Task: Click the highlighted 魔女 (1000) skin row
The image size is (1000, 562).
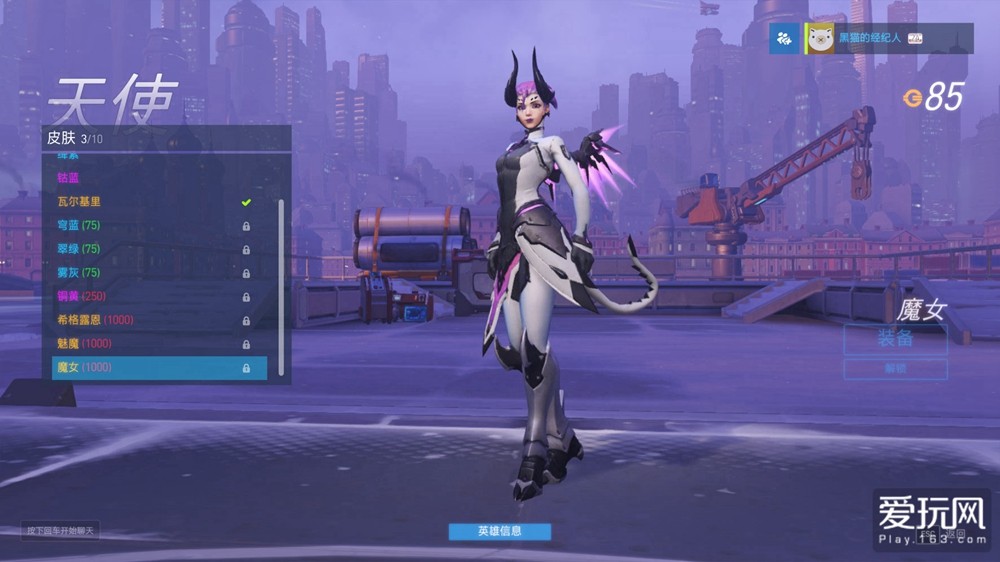Action: (x=159, y=368)
